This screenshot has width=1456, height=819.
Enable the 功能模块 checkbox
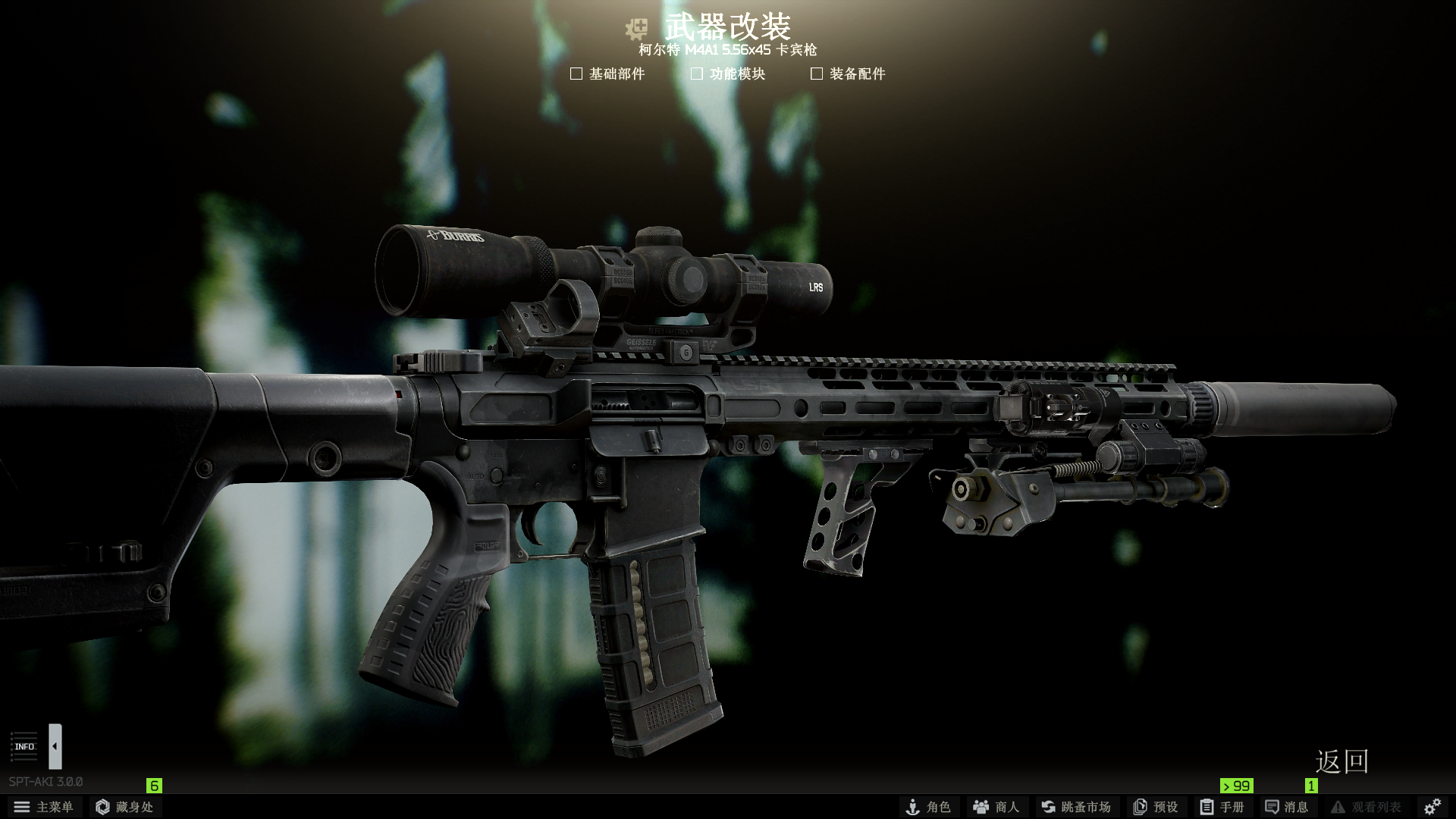click(x=697, y=74)
